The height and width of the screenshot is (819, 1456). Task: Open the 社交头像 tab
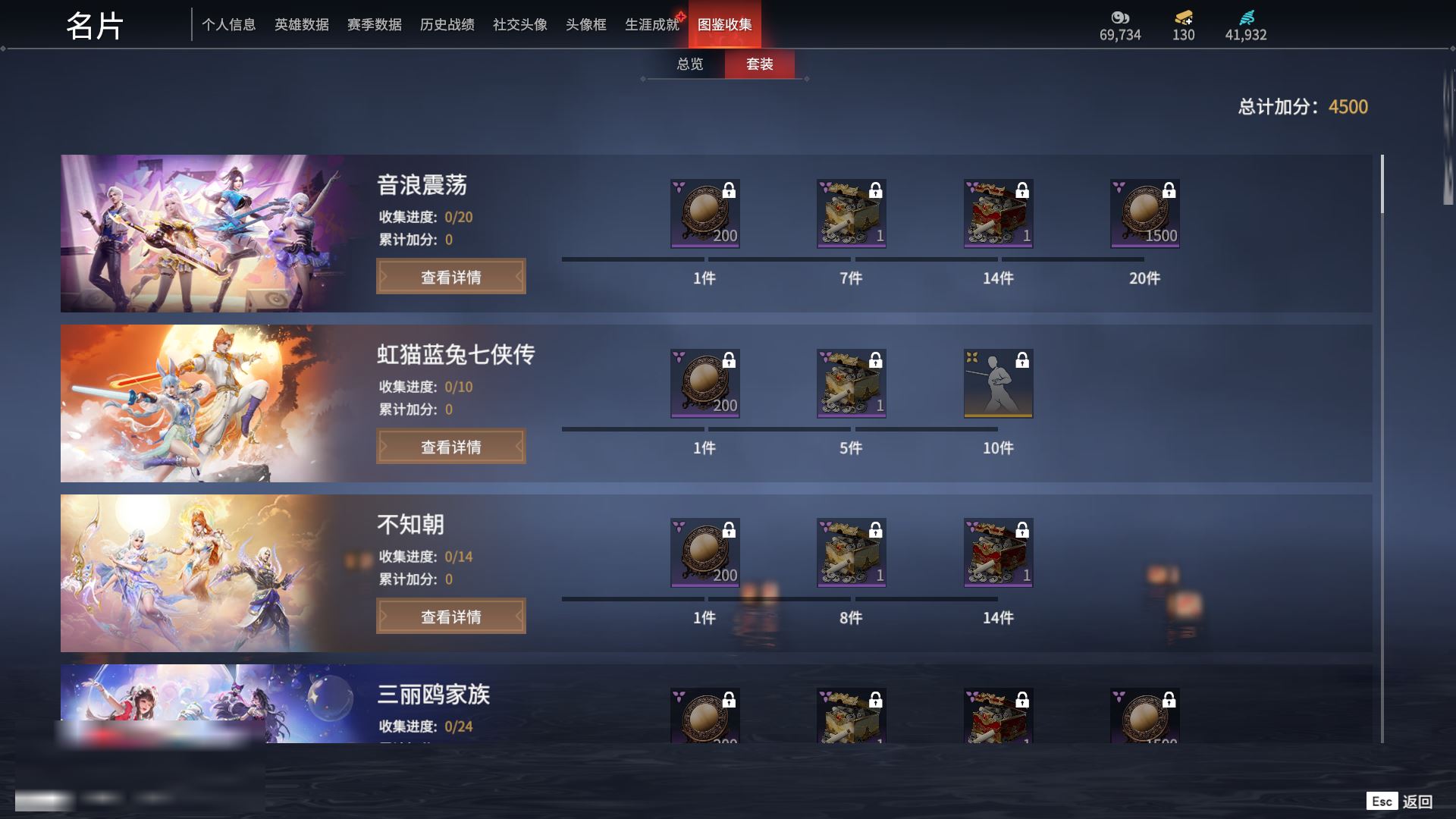tap(519, 25)
